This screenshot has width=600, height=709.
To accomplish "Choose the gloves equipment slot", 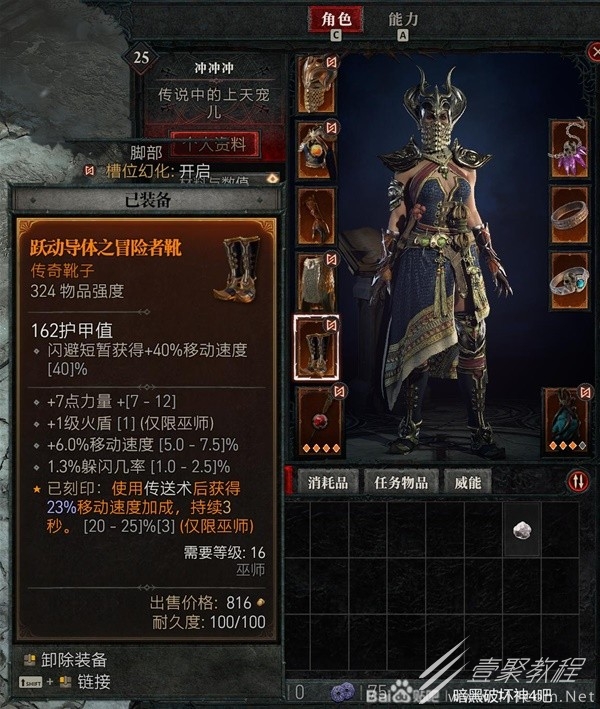I will [x=317, y=213].
